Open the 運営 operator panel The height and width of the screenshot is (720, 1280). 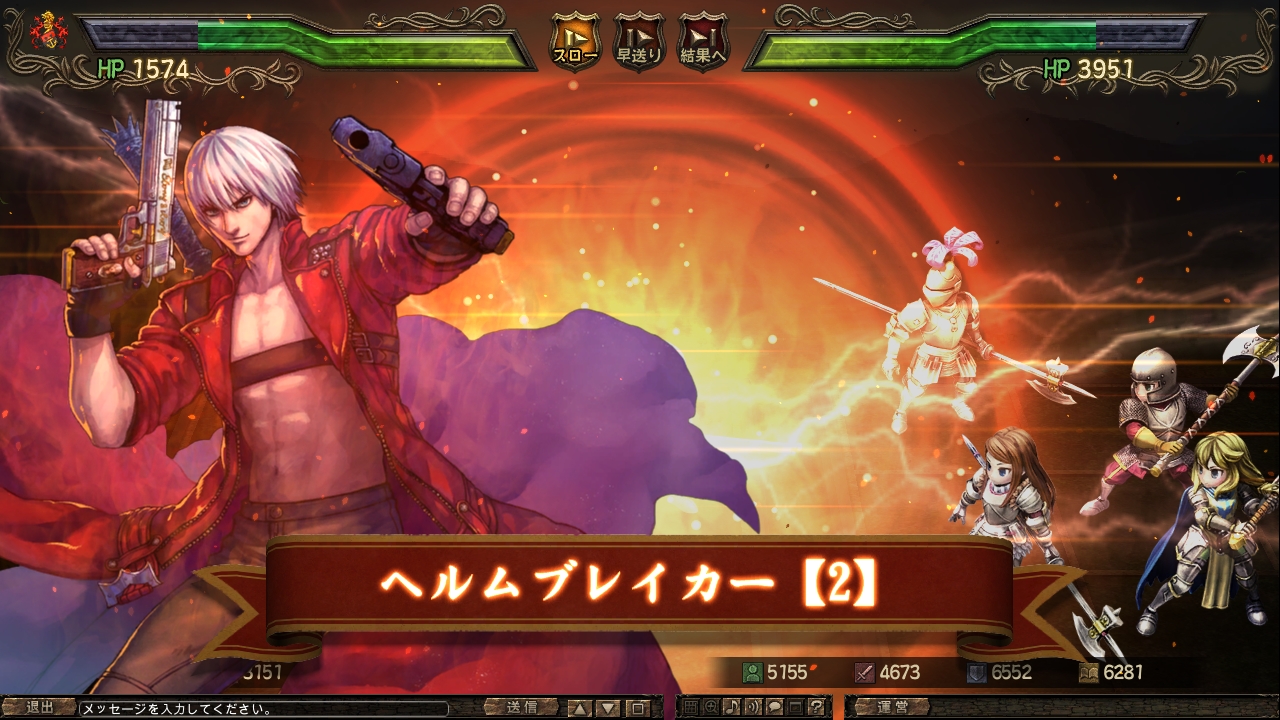coord(893,707)
